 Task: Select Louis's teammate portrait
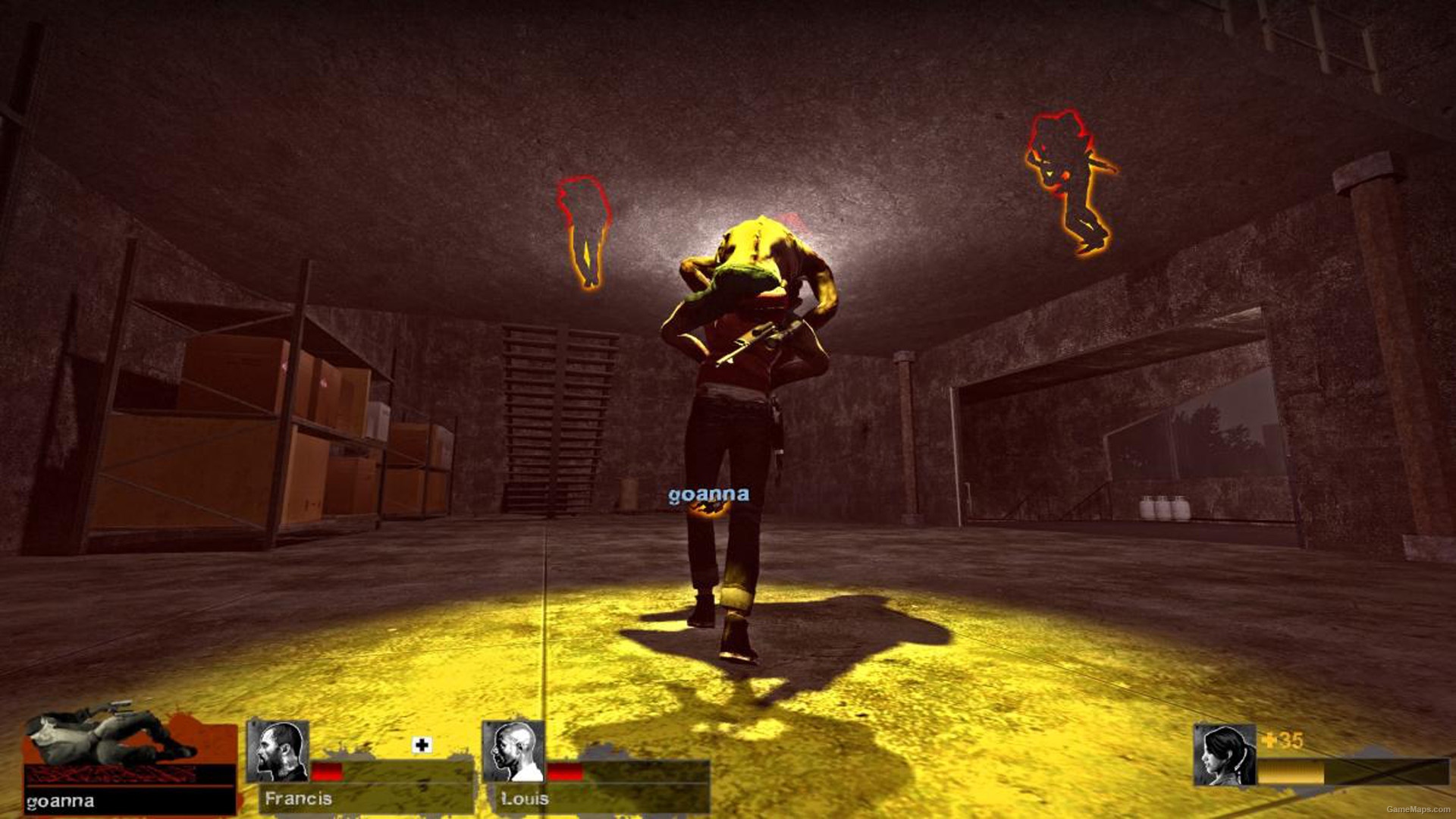pos(513,751)
